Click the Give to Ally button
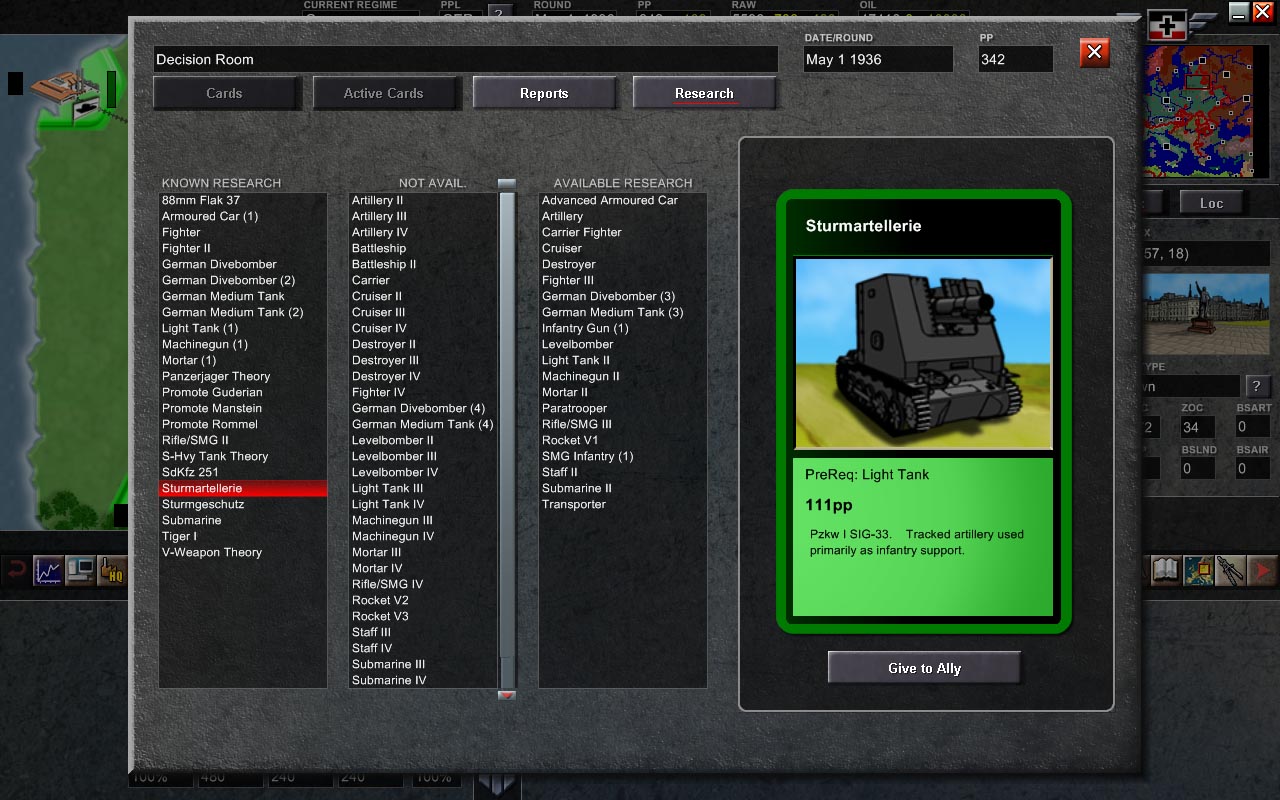This screenshot has width=1280, height=800. [x=922, y=666]
